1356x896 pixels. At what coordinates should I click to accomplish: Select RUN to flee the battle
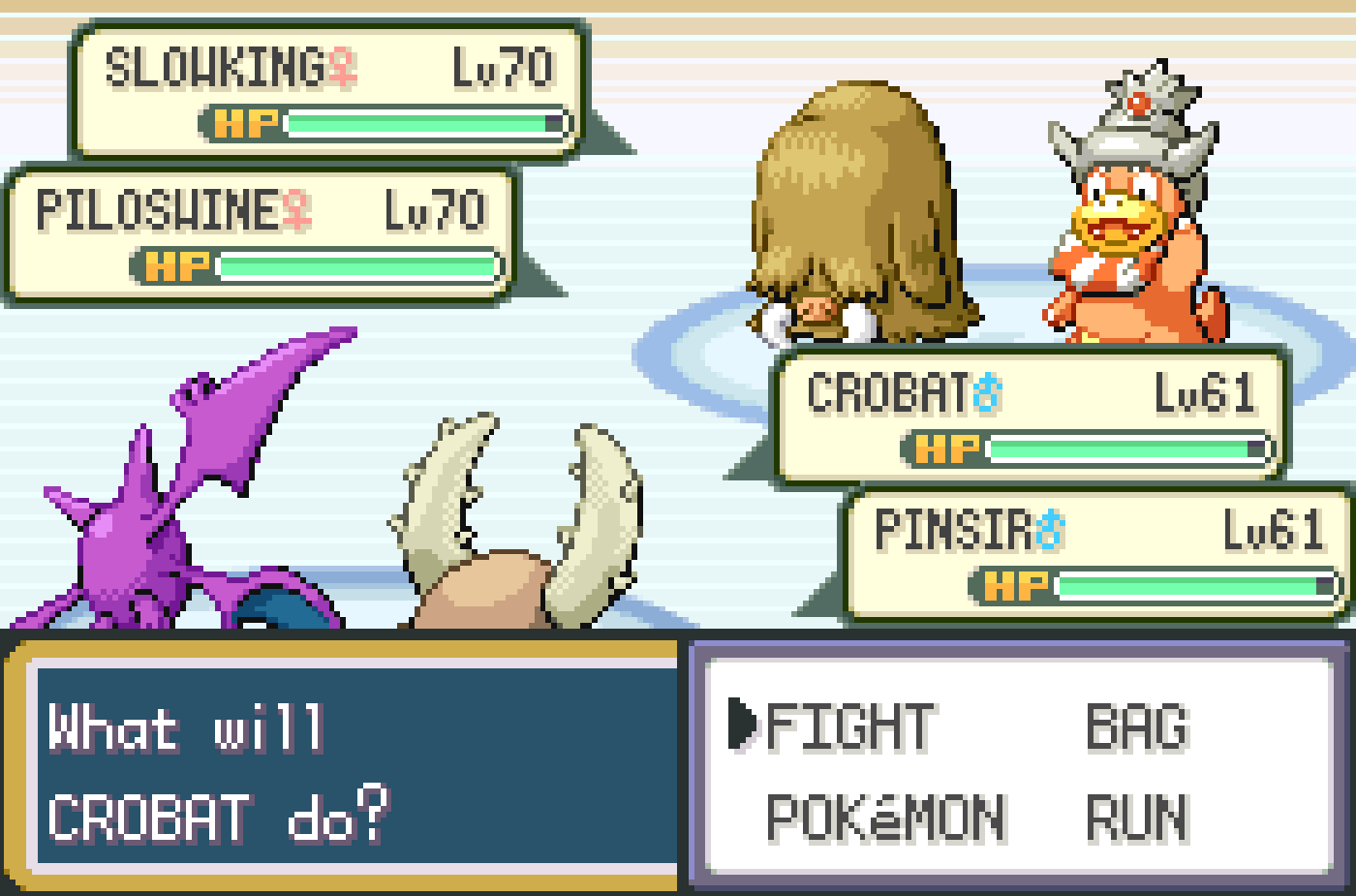tap(1138, 819)
